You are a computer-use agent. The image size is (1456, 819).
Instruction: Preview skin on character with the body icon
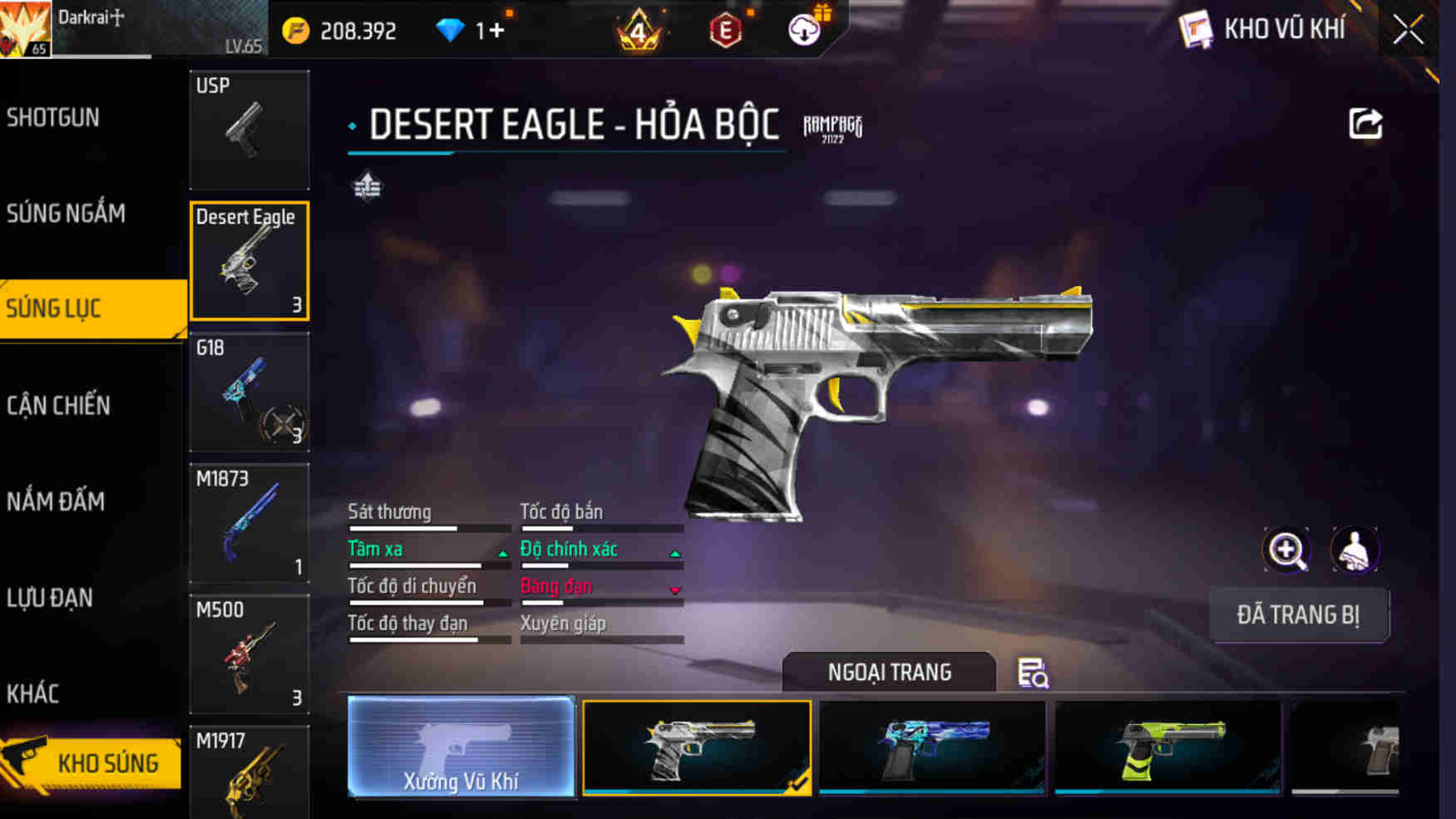coord(1355,550)
